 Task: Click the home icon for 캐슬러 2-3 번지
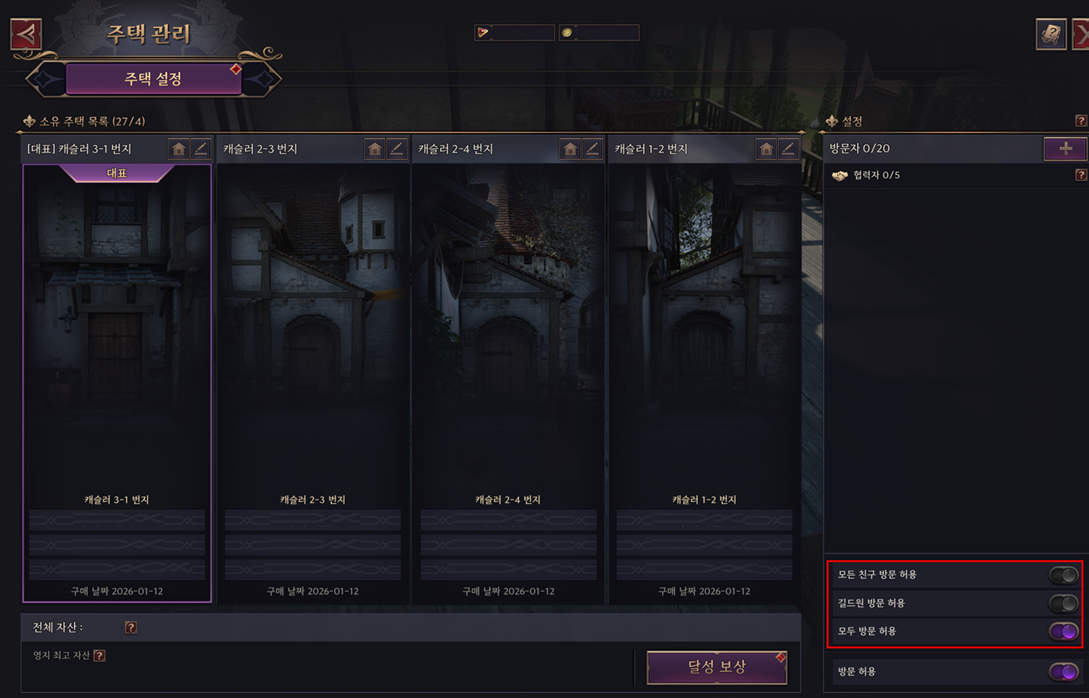click(x=375, y=149)
